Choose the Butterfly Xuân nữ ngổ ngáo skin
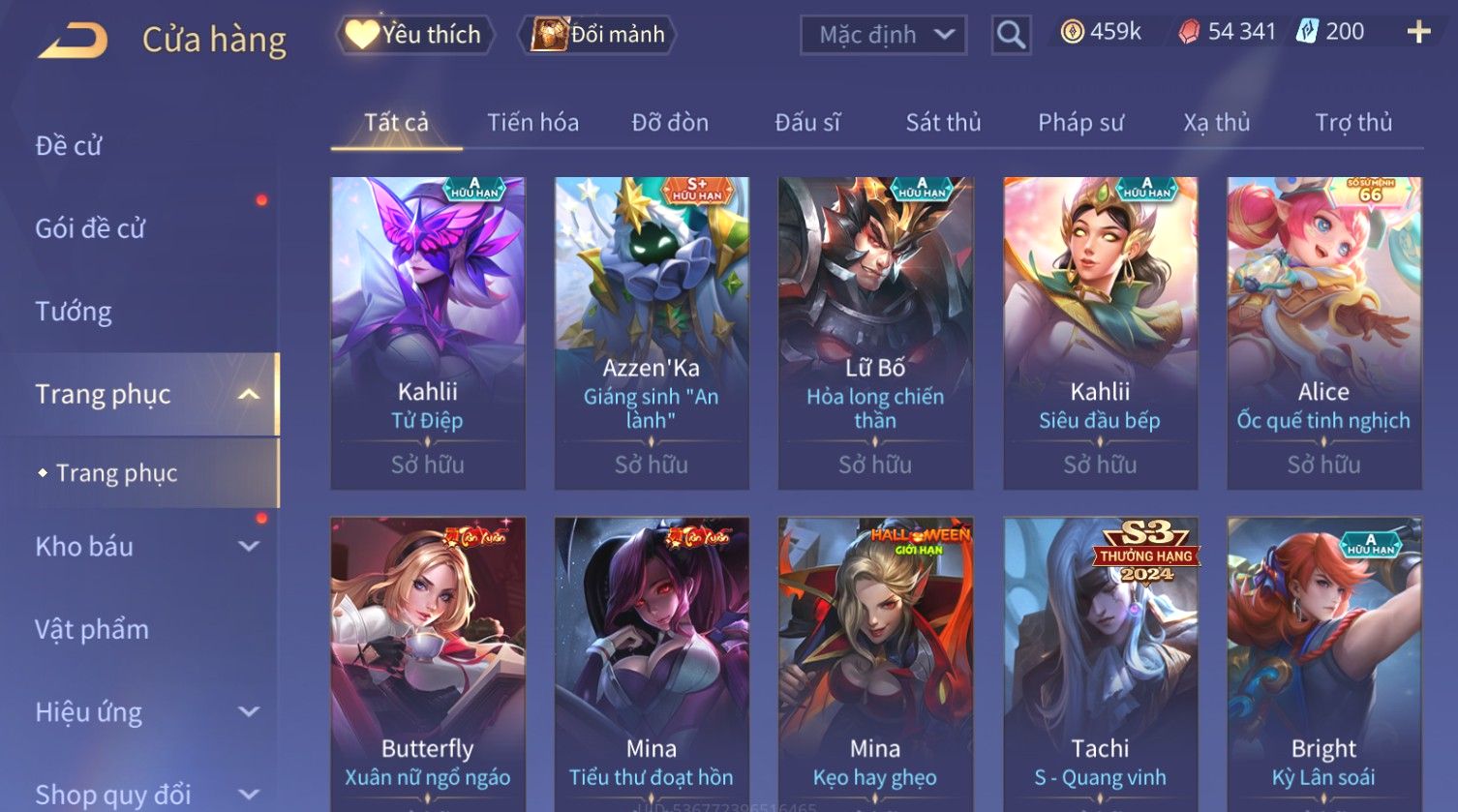 click(x=428, y=663)
